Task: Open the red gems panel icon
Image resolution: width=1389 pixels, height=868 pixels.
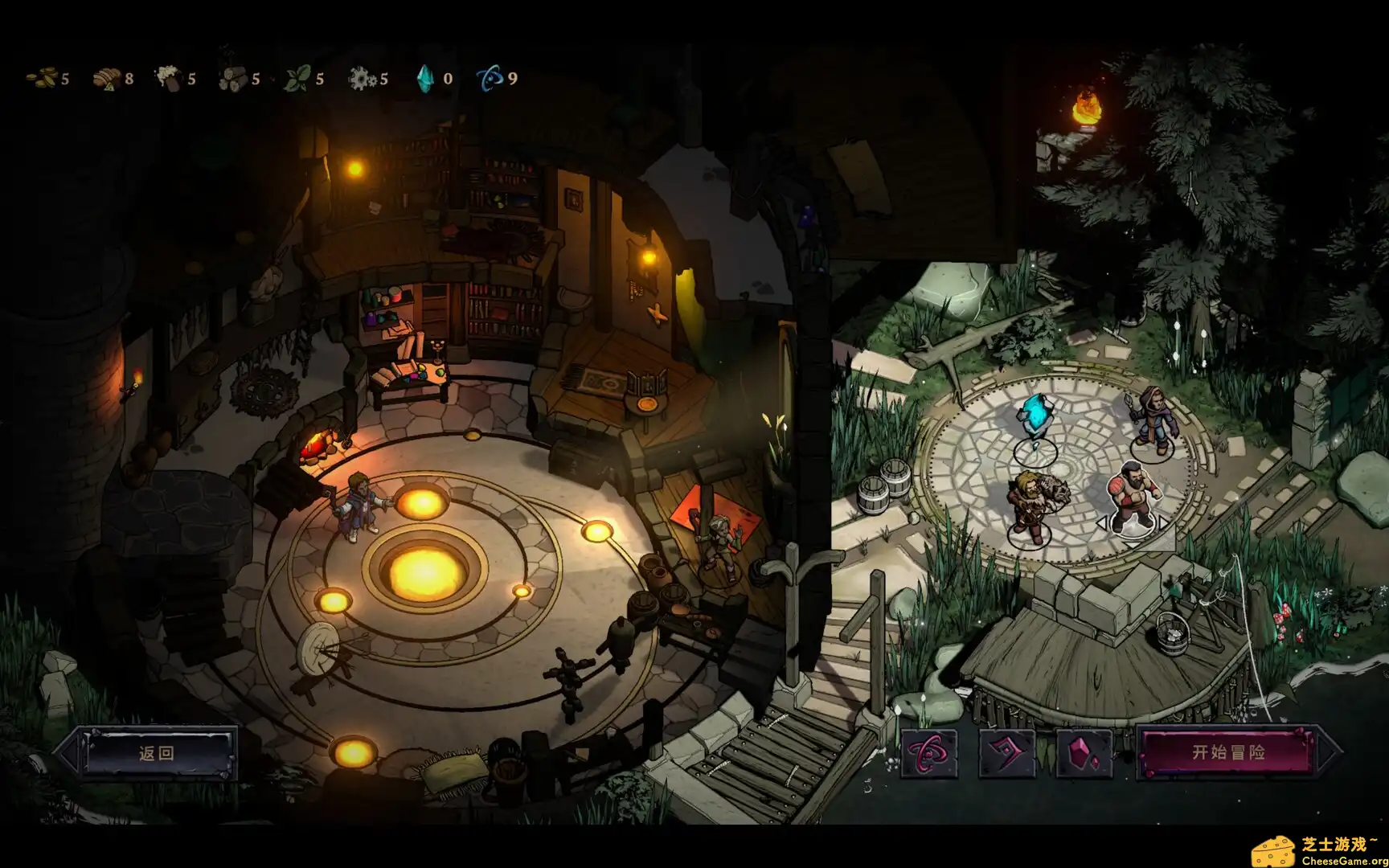Action: click(x=1083, y=753)
